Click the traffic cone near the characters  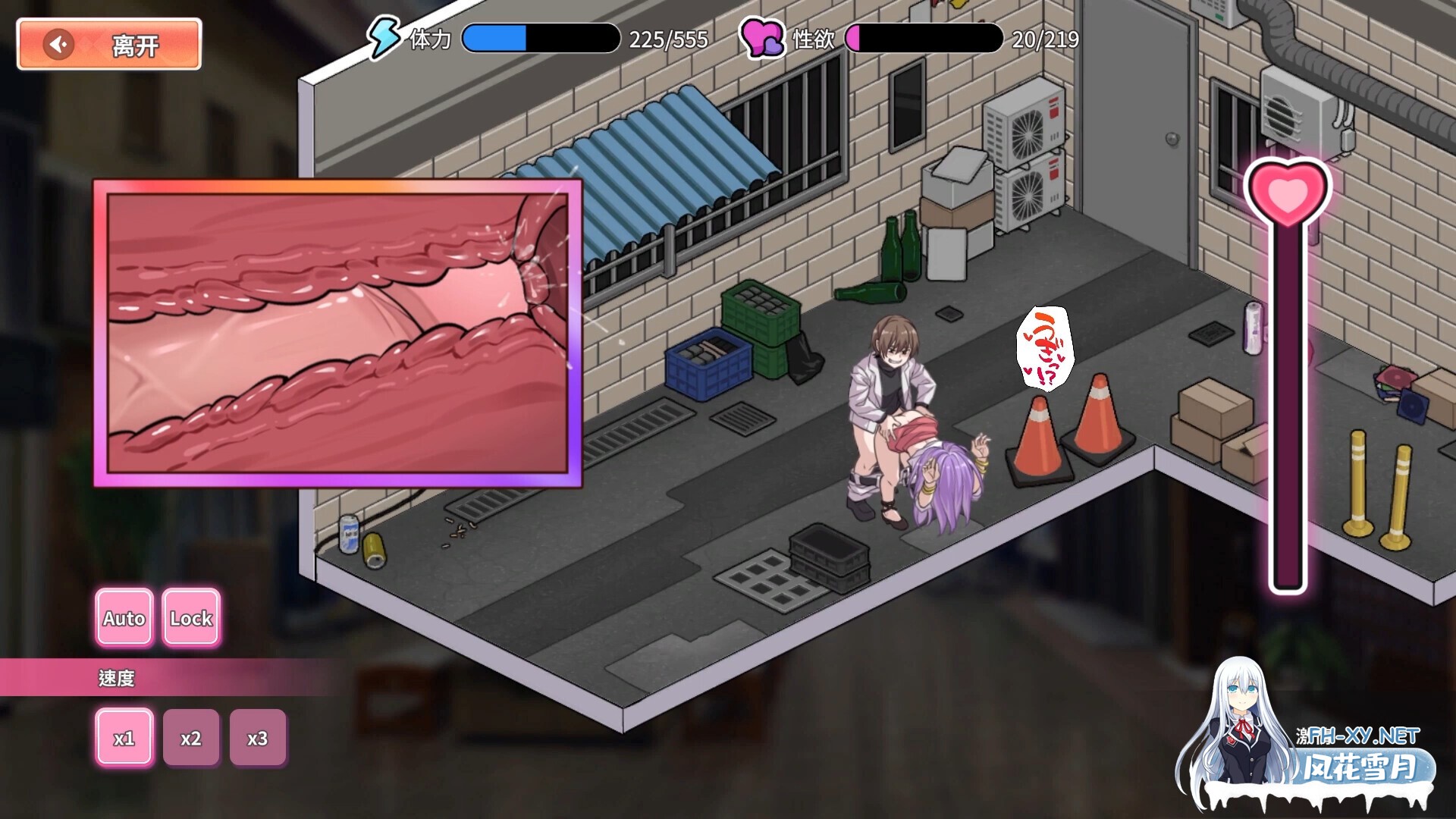click(1039, 440)
